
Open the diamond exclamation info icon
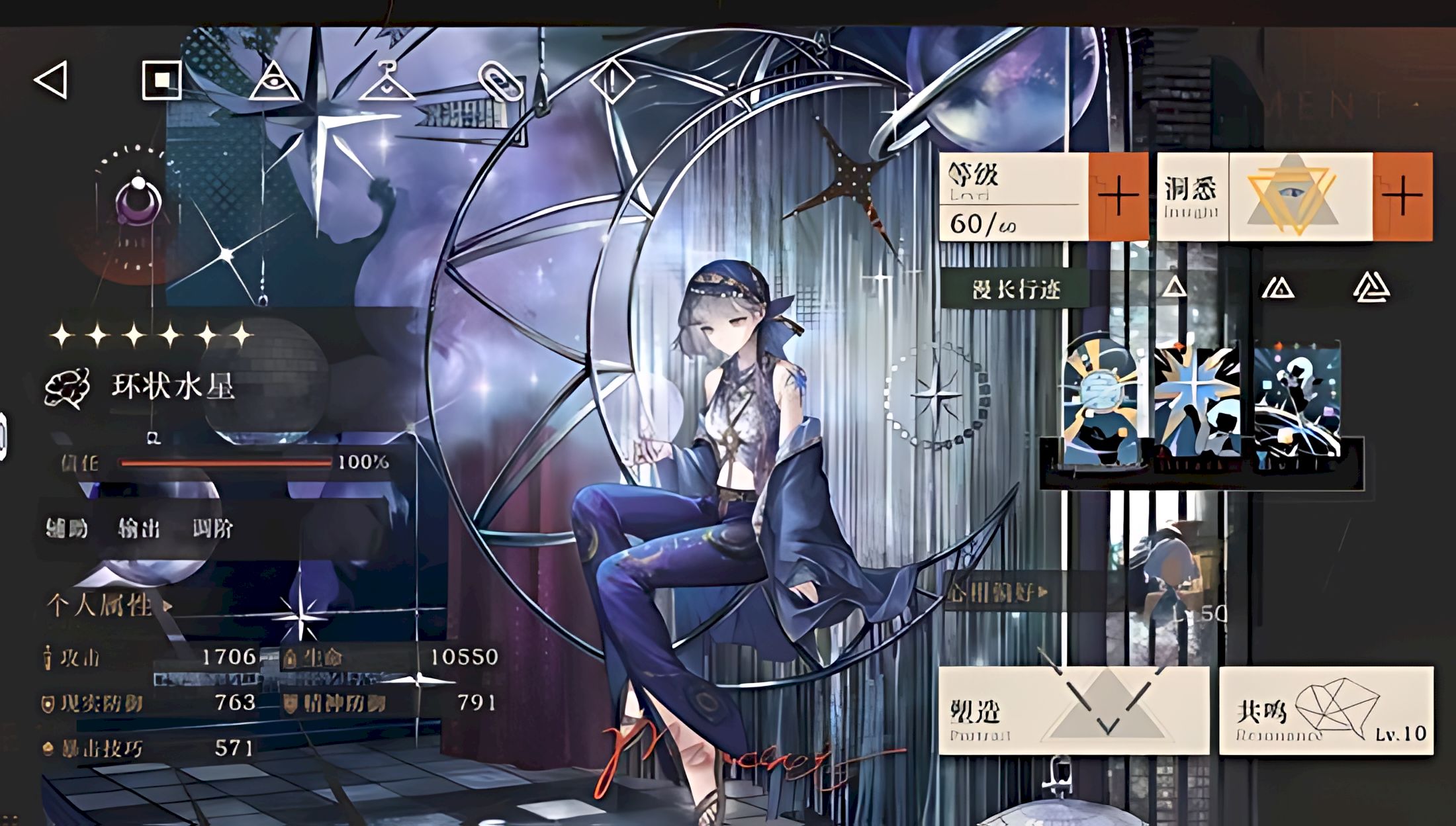tap(612, 81)
